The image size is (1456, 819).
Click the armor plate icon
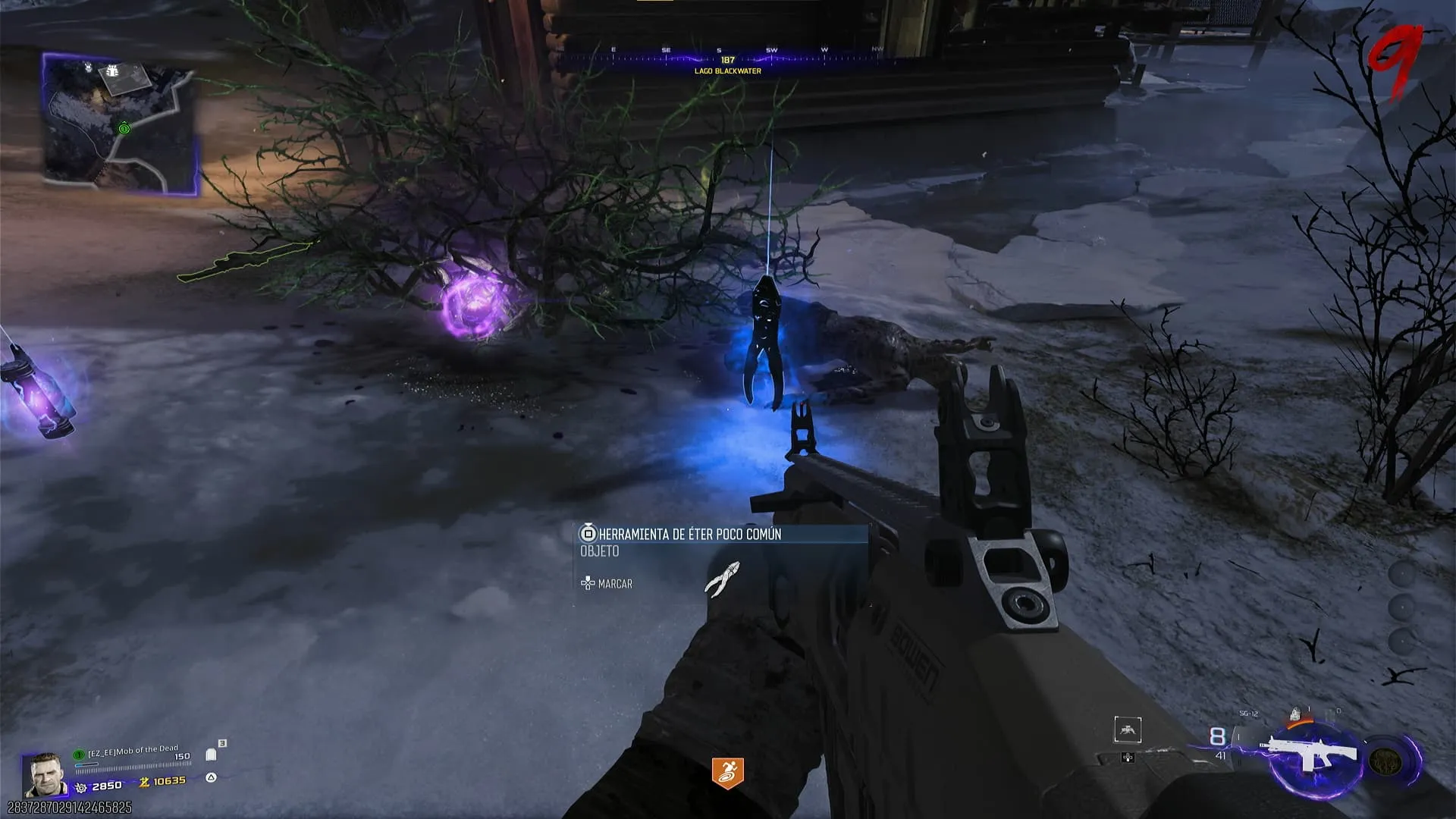point(212,755)
